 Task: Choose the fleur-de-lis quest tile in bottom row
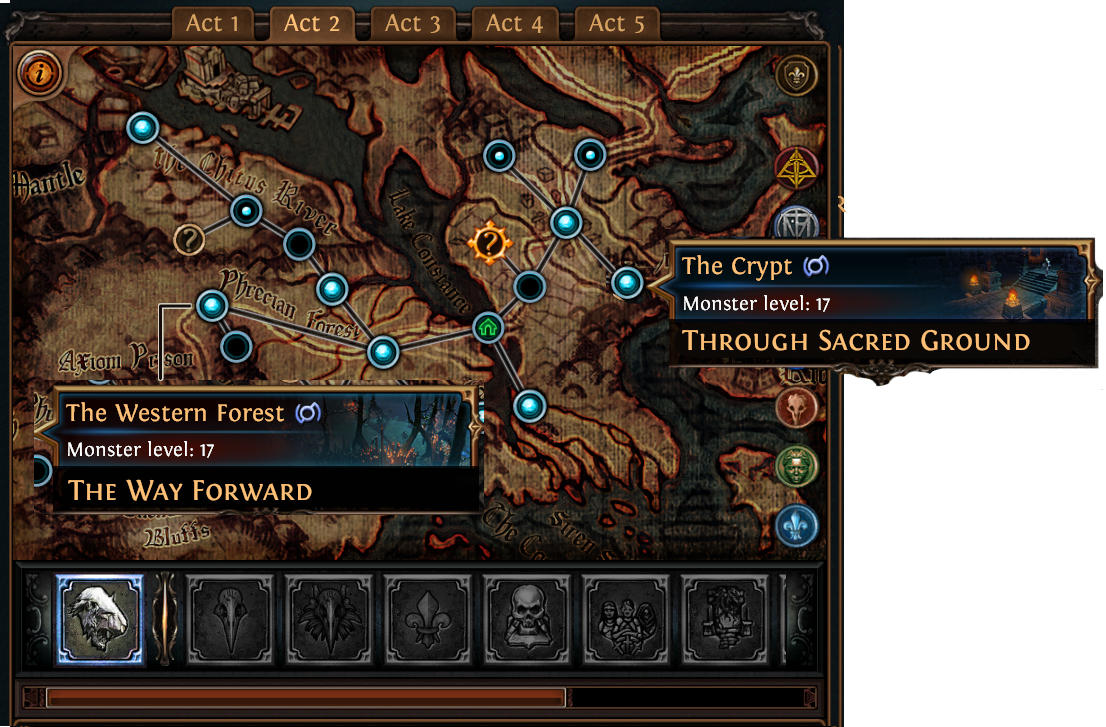click(424, 620)
